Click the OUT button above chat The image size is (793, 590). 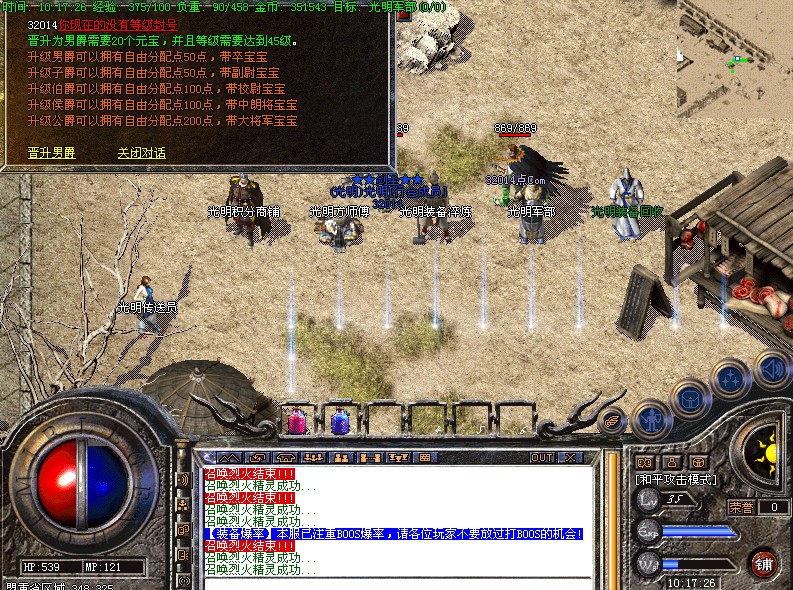(541, 458)
